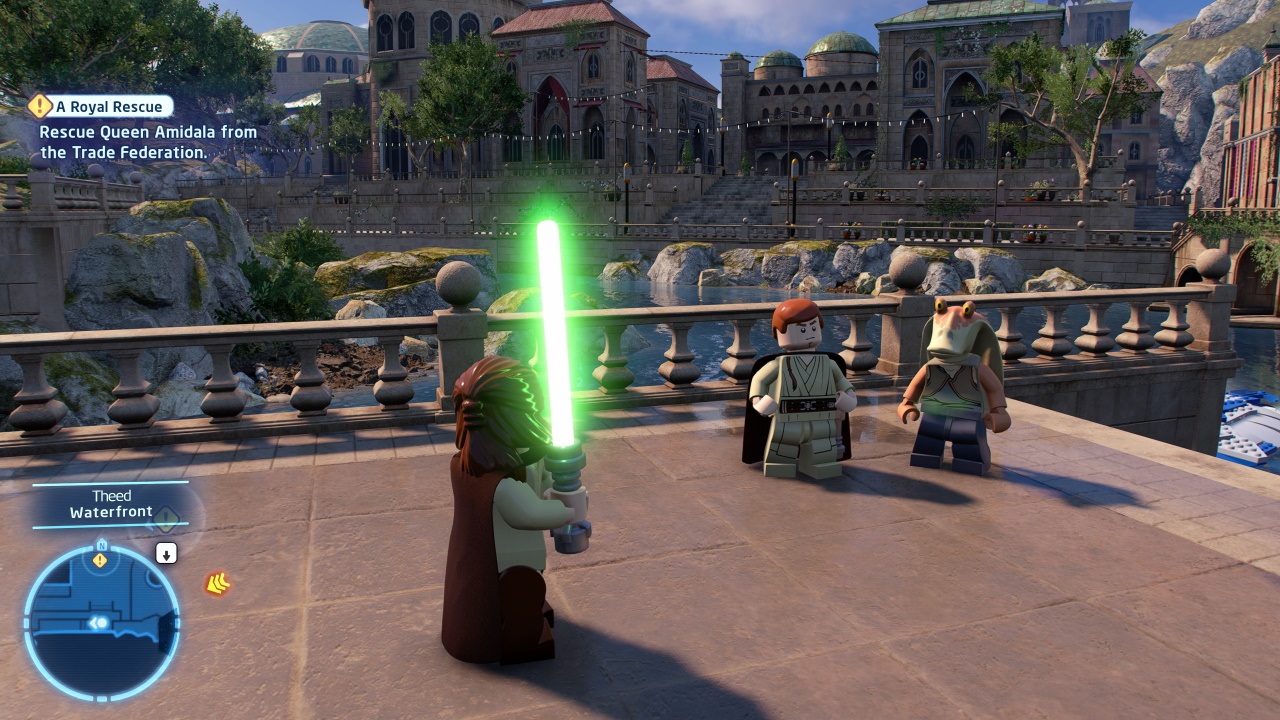Image resolution: width=1280 pixels, height=720 pixels.
Task: Click the N compass marker atop the minimap
Action: [x=100, y=545]
